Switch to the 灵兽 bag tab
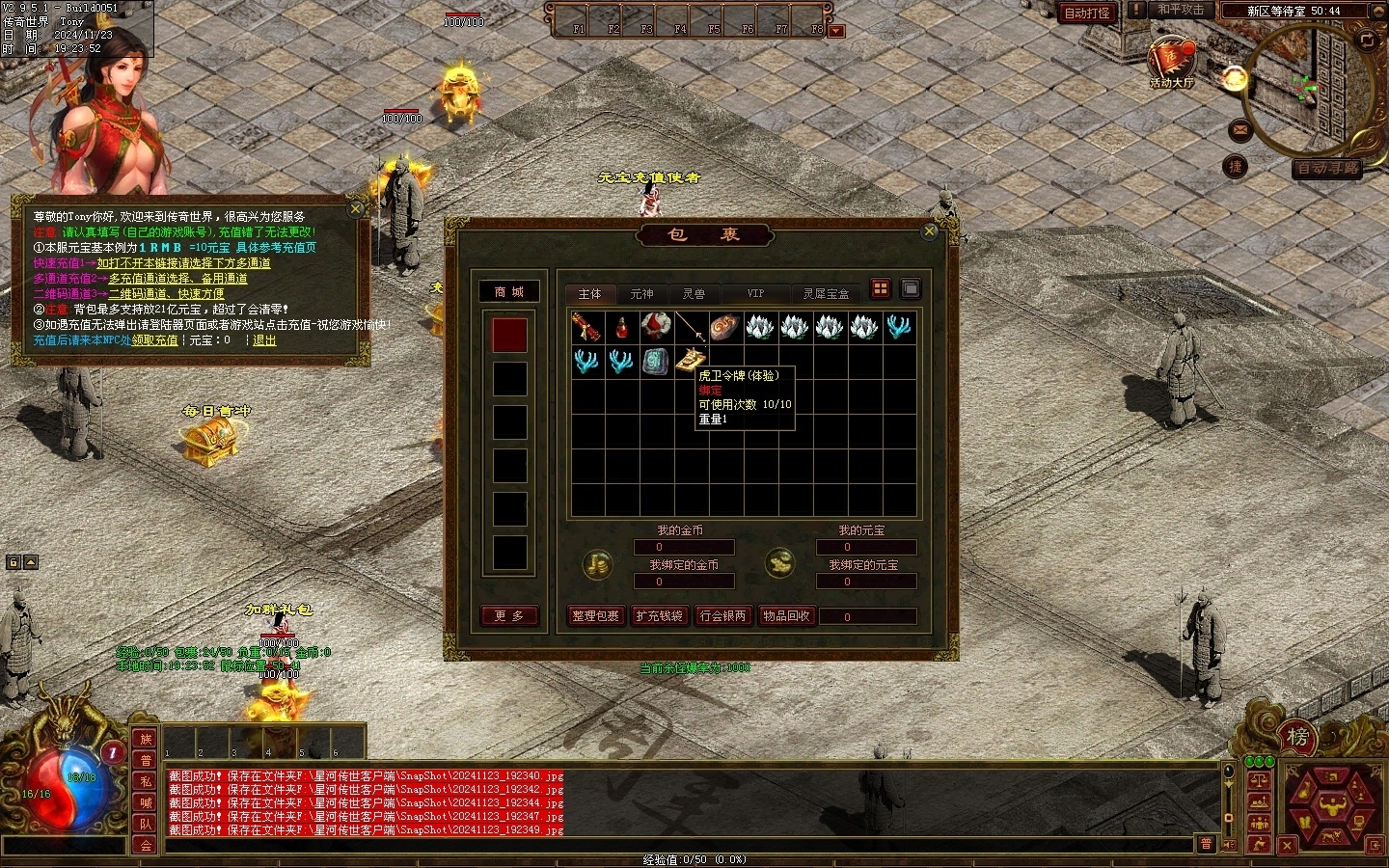This screenshot has width=1389, height=868. tap(694, 293)
